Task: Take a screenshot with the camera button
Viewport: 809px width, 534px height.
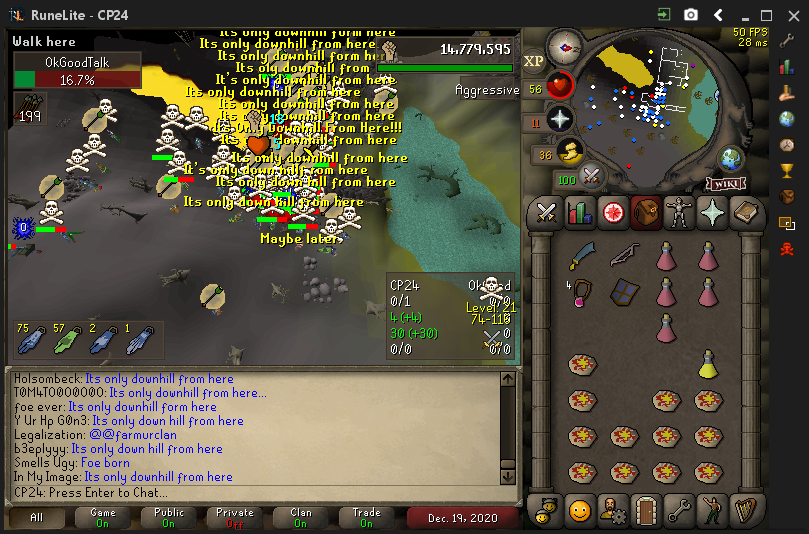Action: (x=691, y=15)
